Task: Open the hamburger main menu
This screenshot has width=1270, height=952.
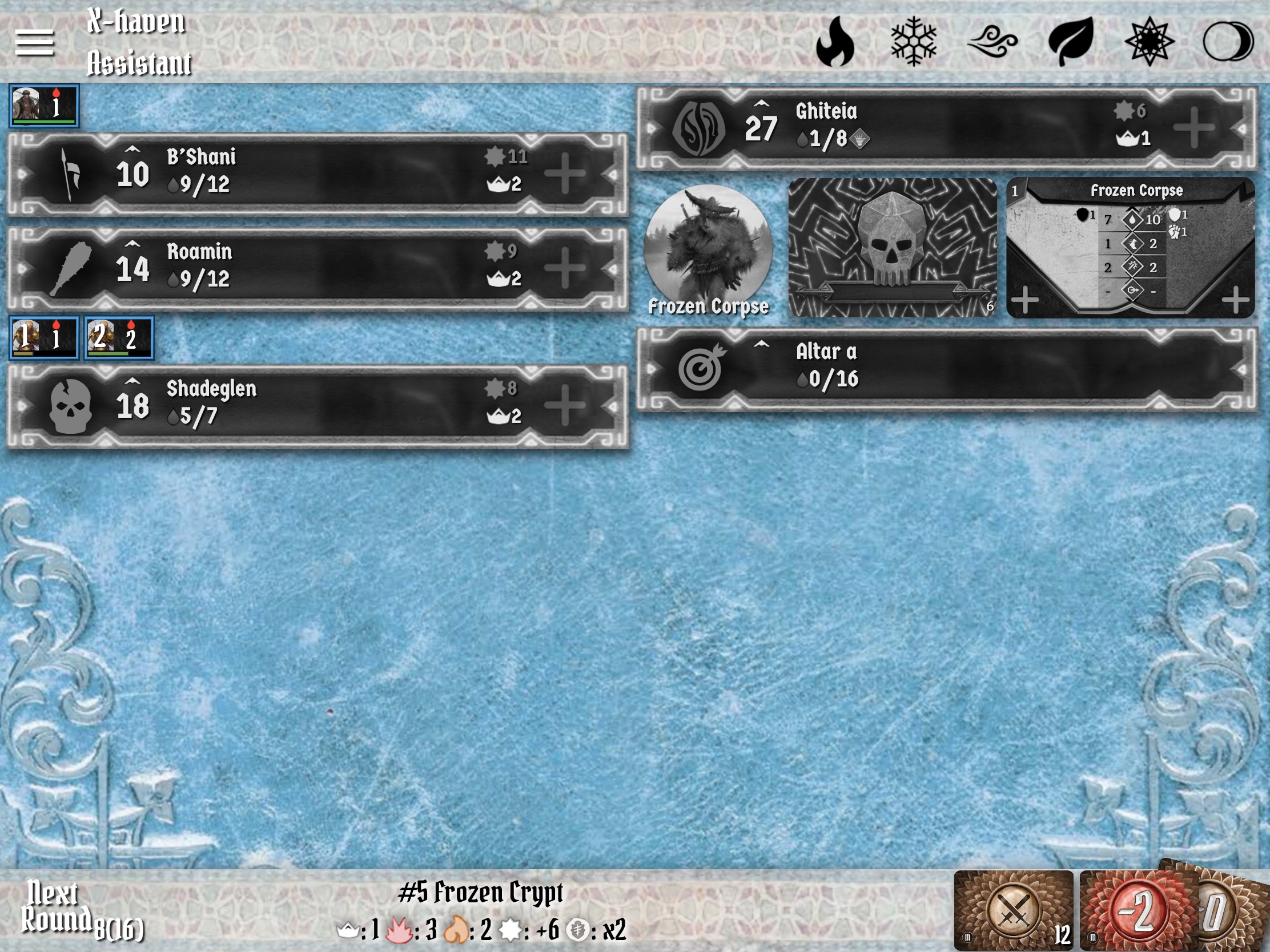Action: [34, 43]
